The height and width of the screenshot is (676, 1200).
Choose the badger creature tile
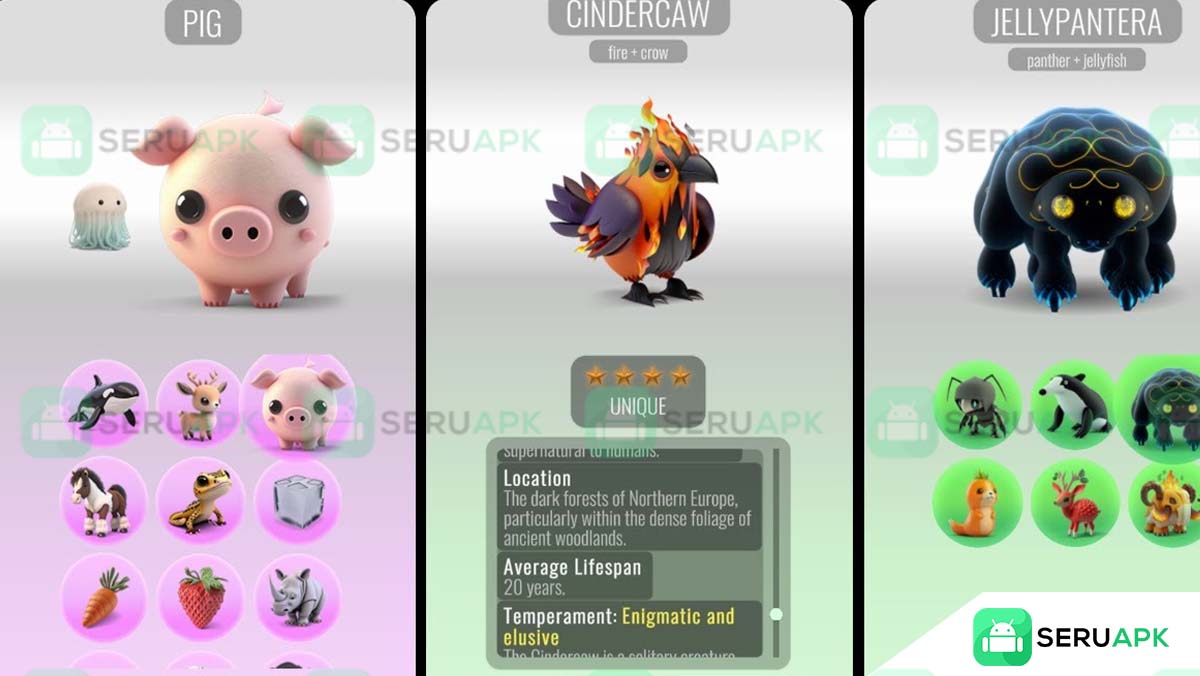pyautogui.click(x=1075, y=405)
